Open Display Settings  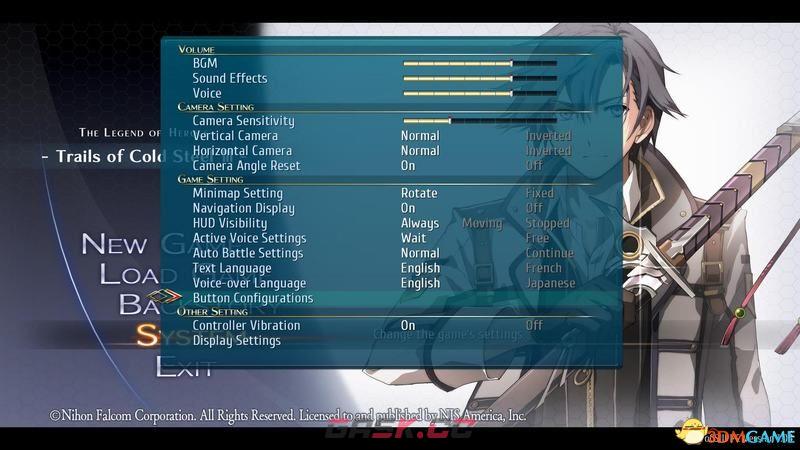pos(237,340)
